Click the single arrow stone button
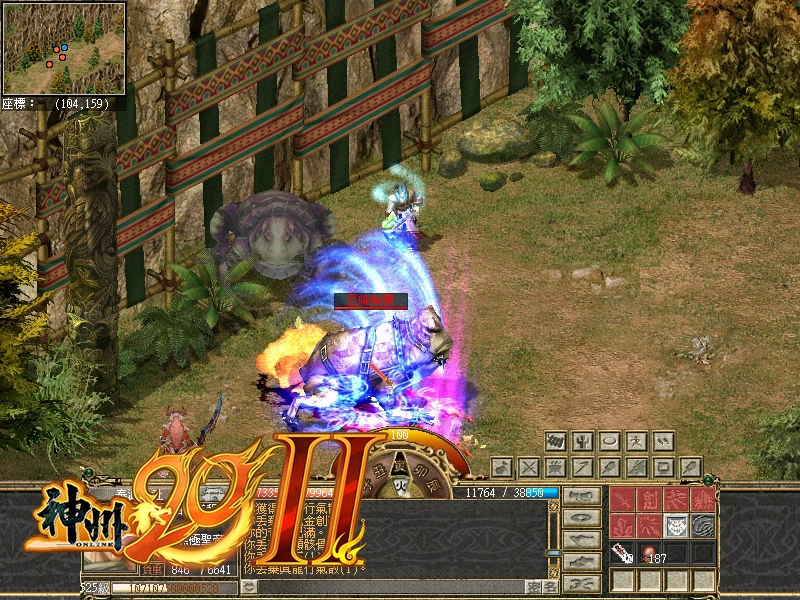The image size is (800, 600). point(583,467)
